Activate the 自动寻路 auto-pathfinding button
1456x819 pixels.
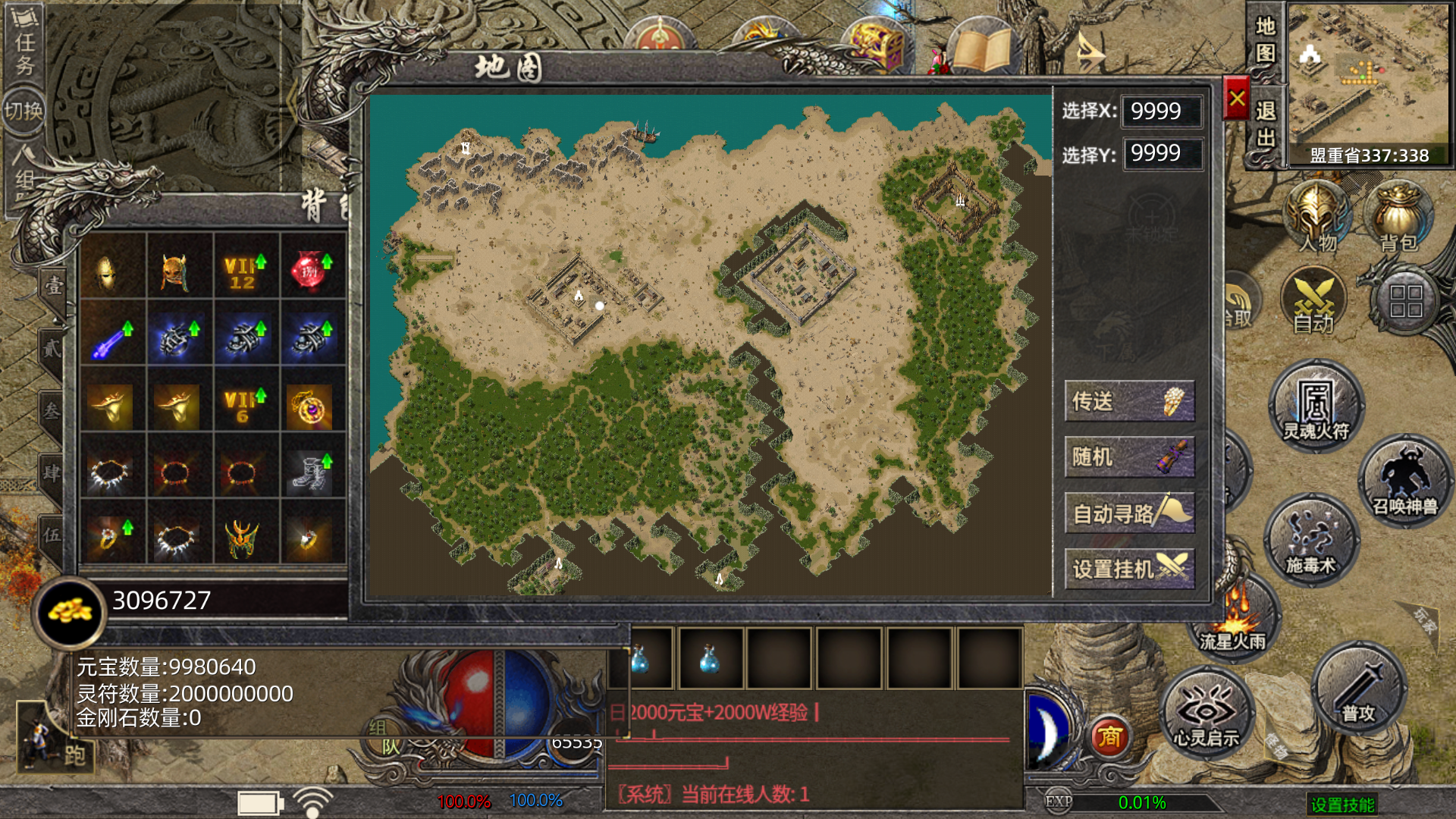coord(1129,513)
